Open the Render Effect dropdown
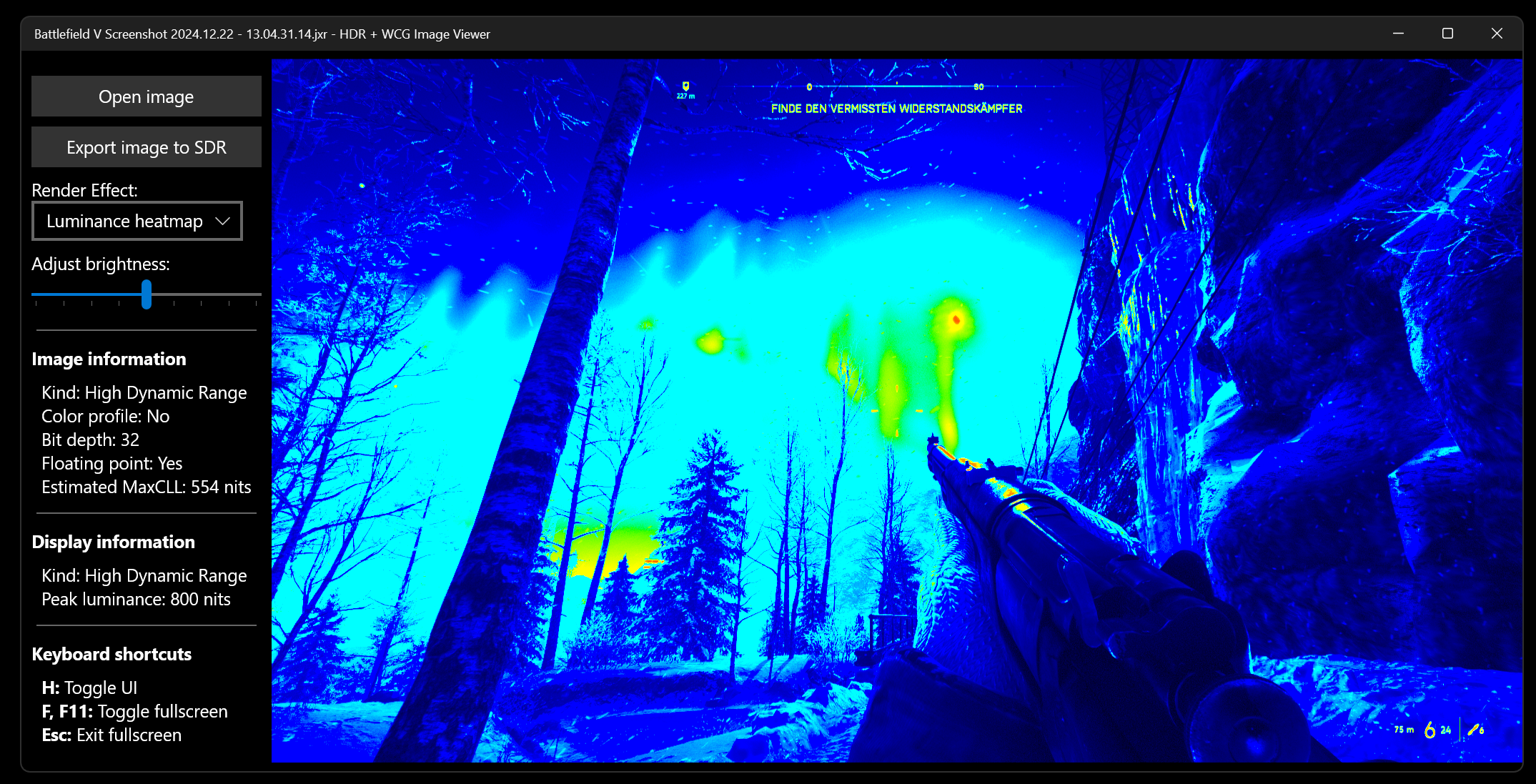Image resolution: width=1536 pixels, height=784 pixels. coord(137,221)
